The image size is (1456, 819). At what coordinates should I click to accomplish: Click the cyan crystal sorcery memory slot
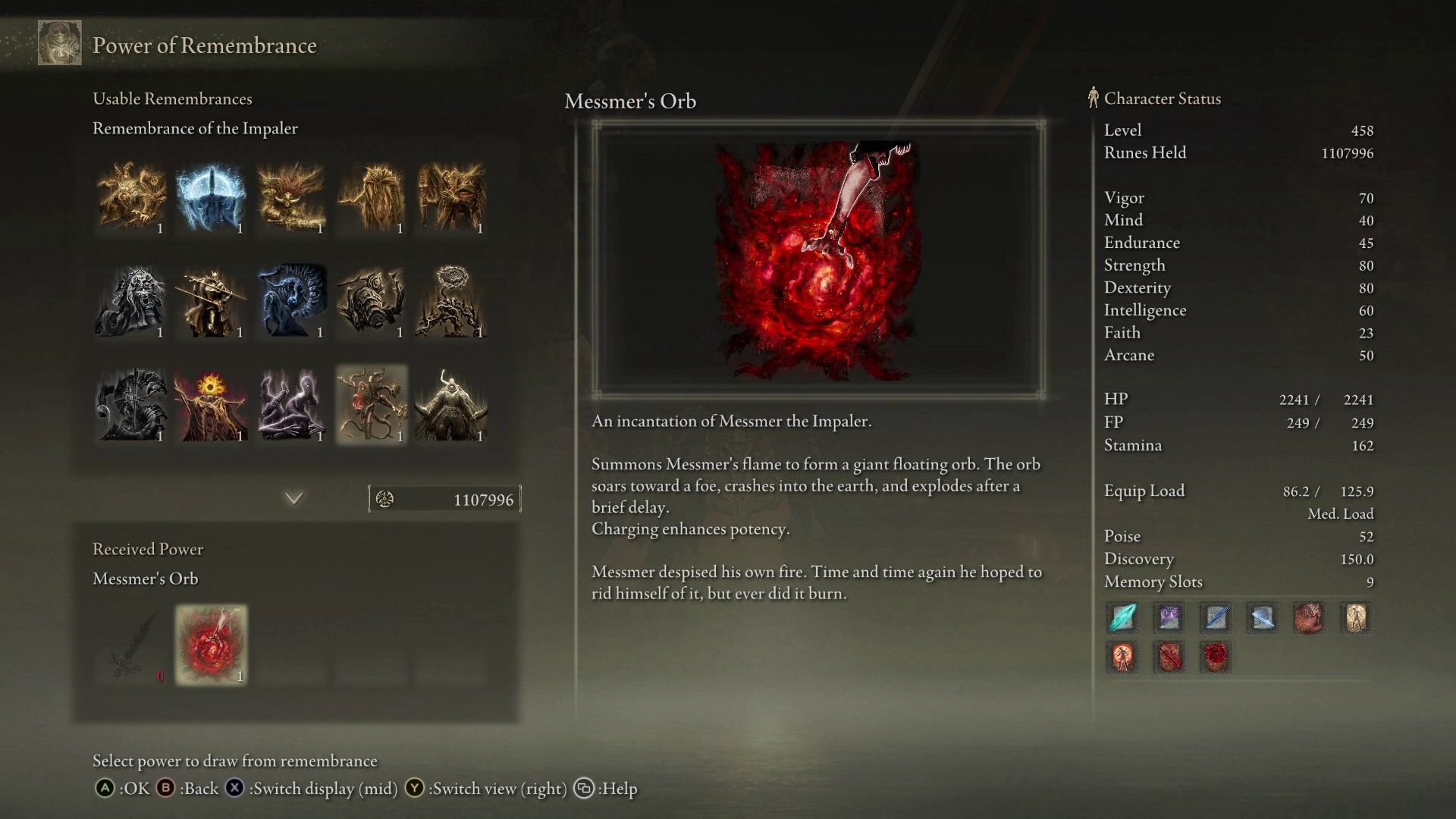[1122, 617]
